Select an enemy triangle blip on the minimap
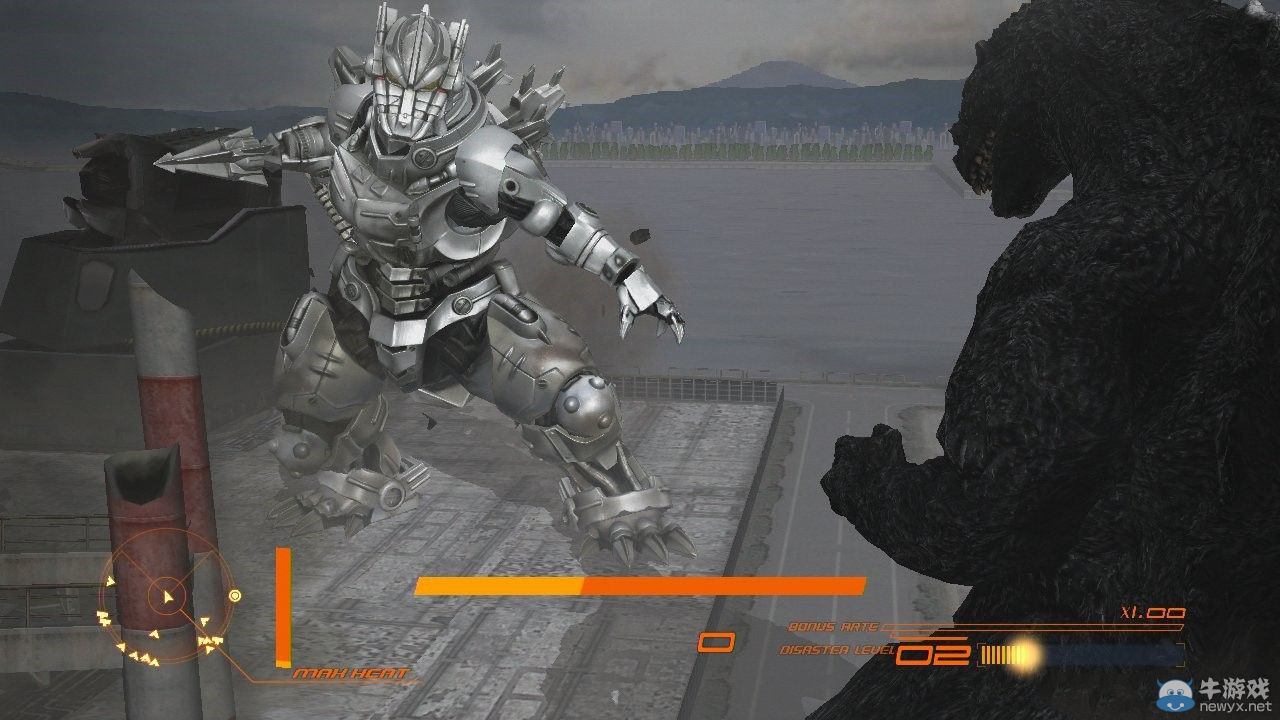The height and width of the screenshot is (720, 1280). click(203, 621)
